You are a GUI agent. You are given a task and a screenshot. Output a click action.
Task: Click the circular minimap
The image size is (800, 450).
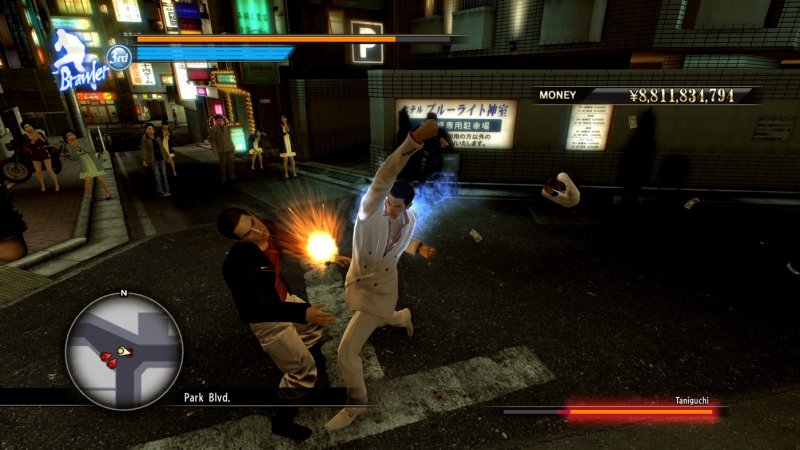tap(123, 351)
